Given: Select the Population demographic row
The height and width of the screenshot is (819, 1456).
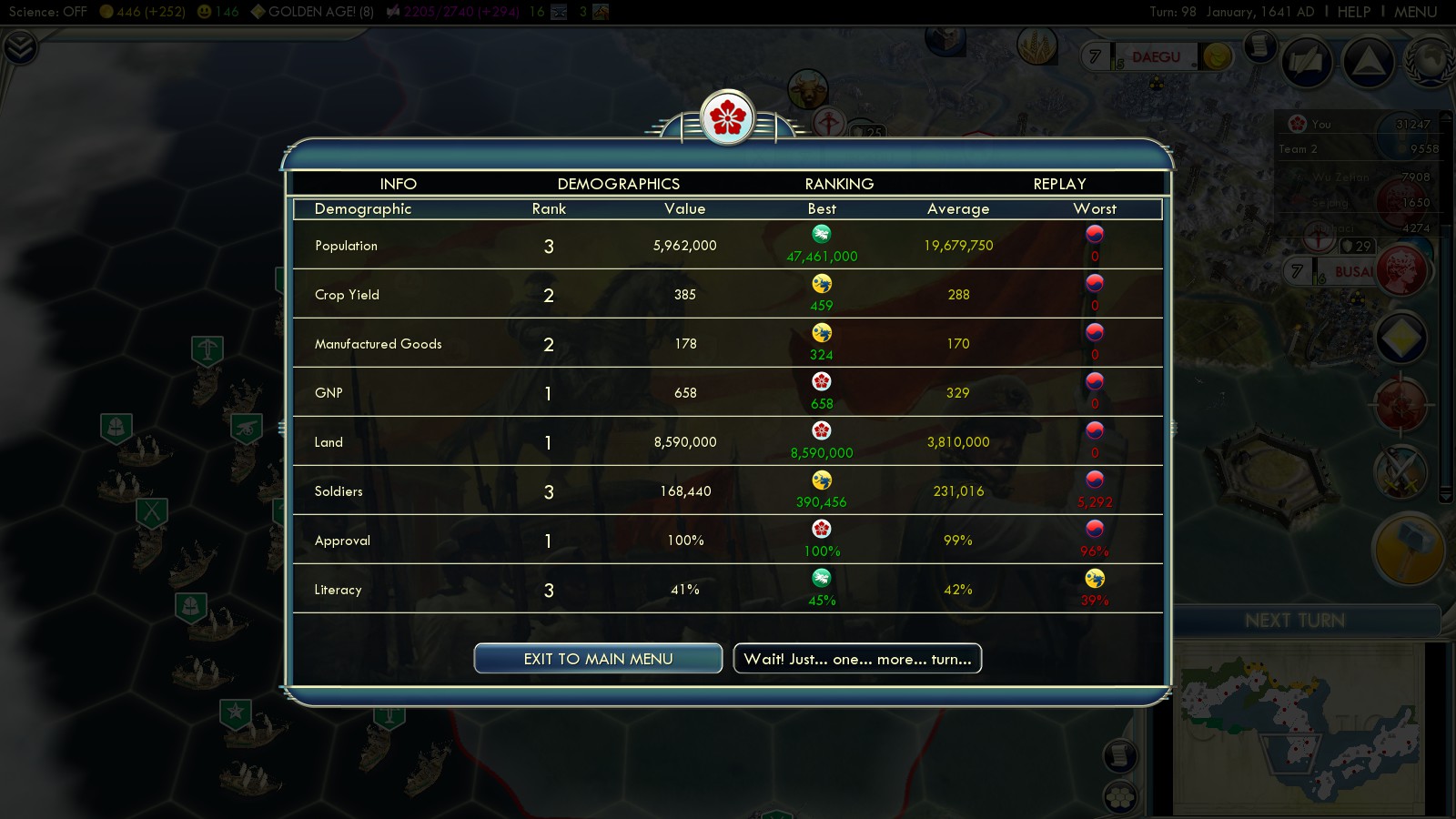Looking at the screenshot, I should click(x=727, y=246).
